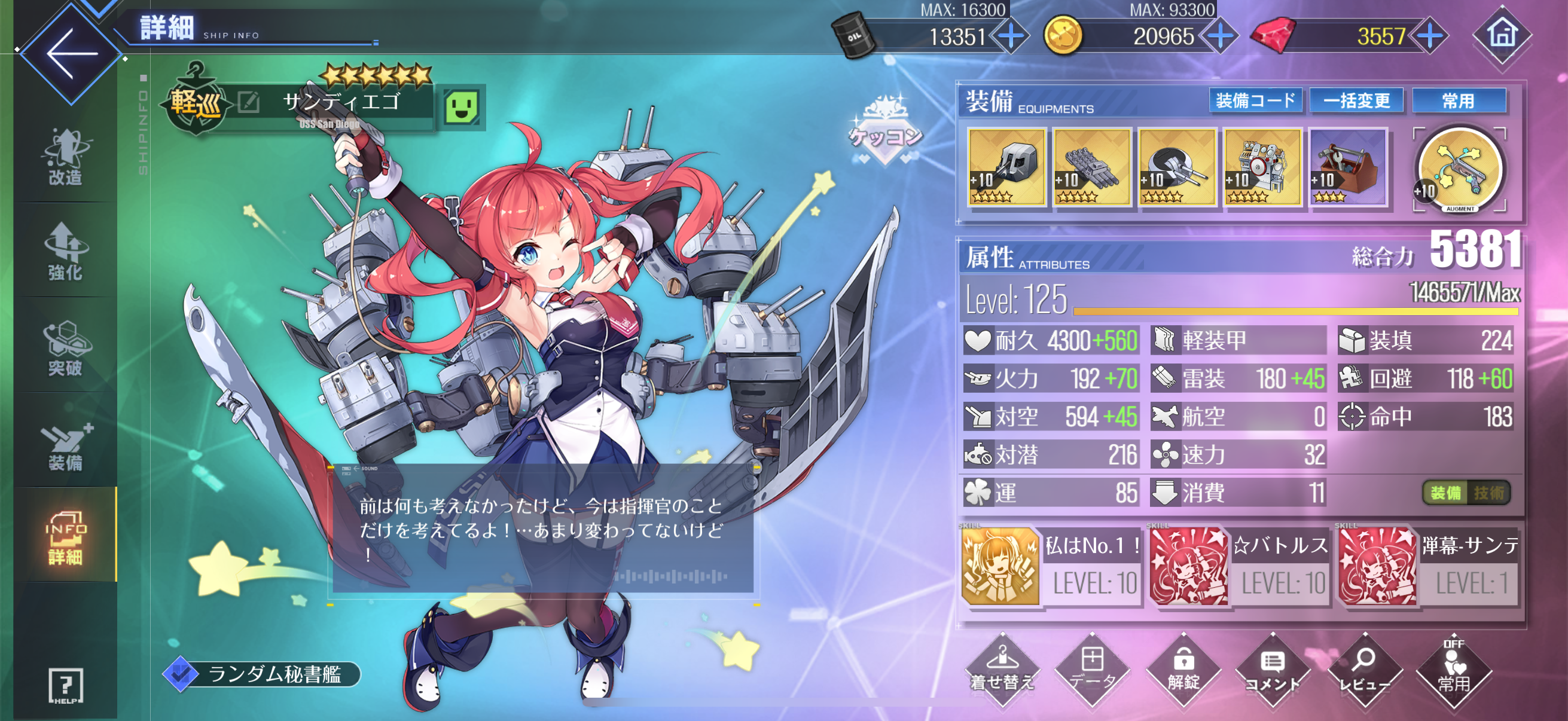The width and height of the screenshot is (1568, 721).
Task: Add gems using the plus button
Action: [x=1430, y=36]
